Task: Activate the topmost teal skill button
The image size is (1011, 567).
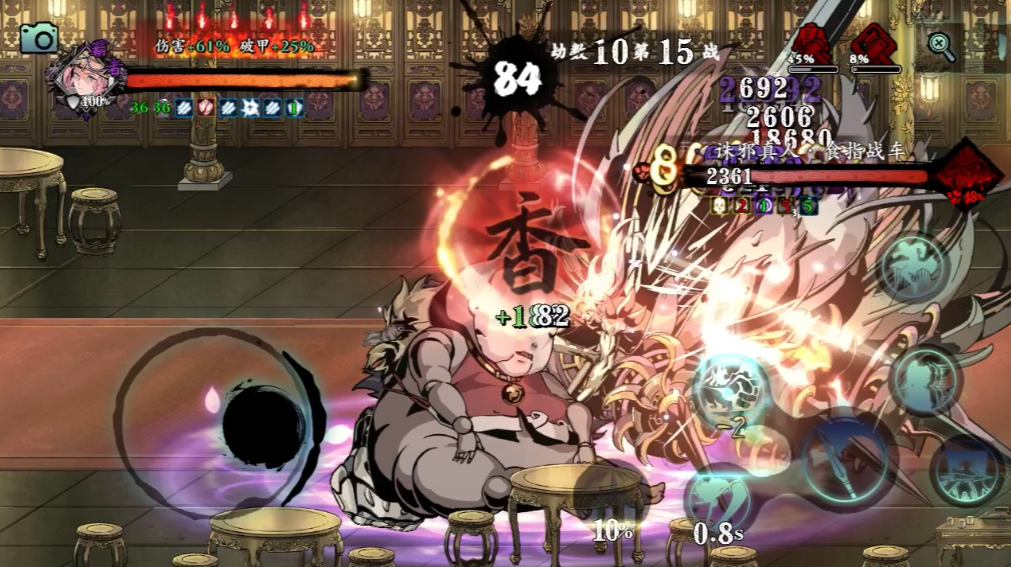Action: point(911,269)
